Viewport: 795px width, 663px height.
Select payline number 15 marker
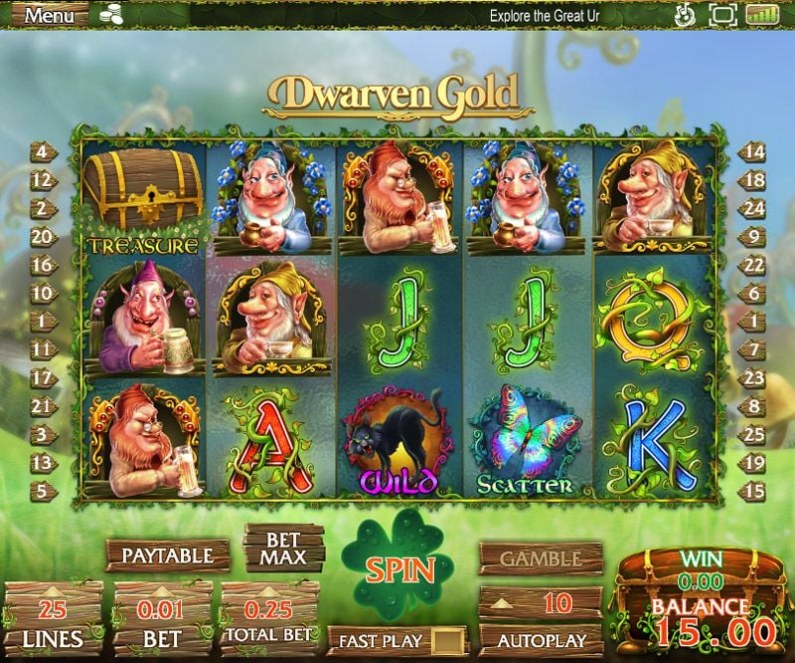(754, 491)
